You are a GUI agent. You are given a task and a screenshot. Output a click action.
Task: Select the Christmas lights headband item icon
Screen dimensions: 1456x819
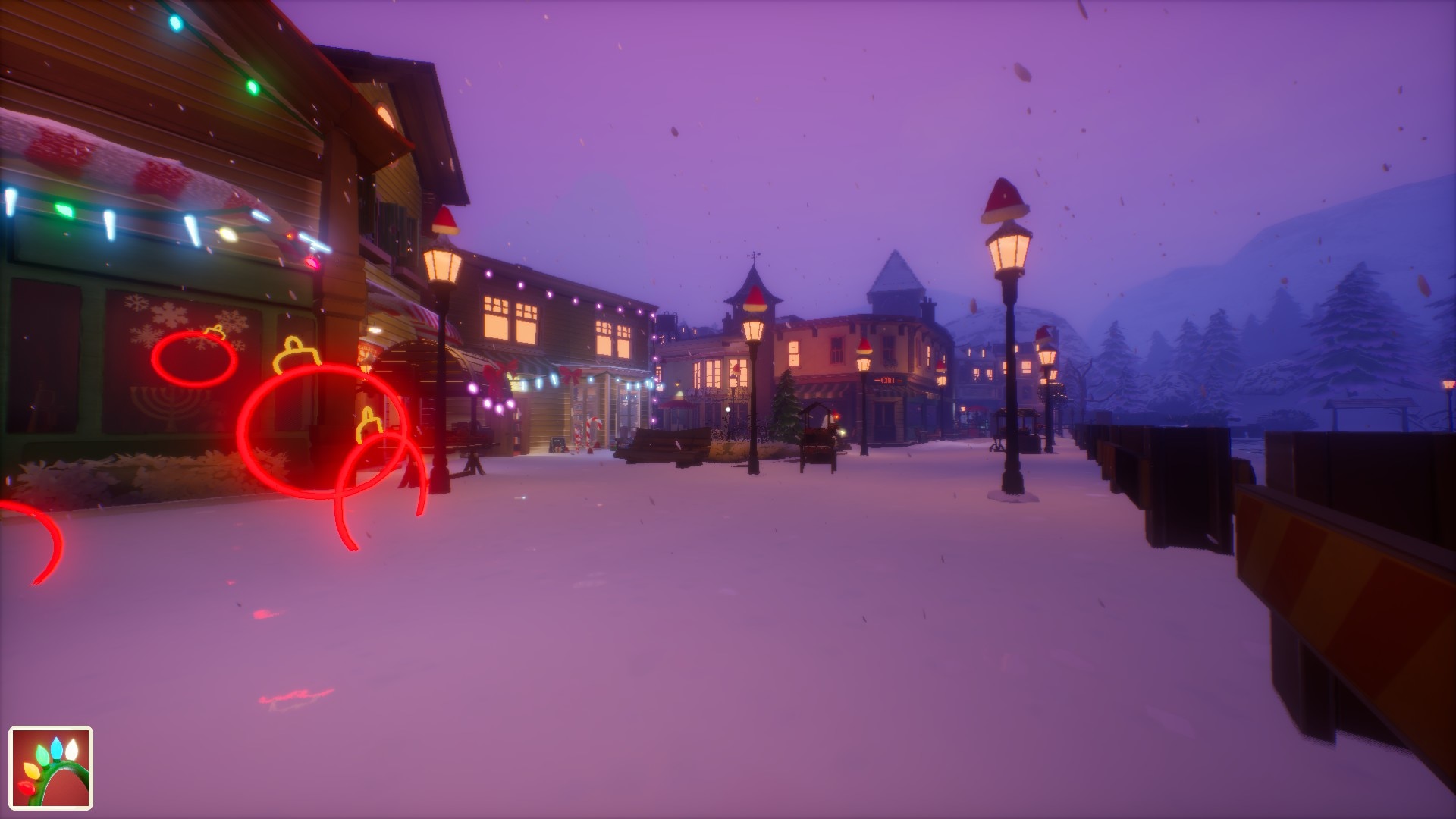[51, 767]
